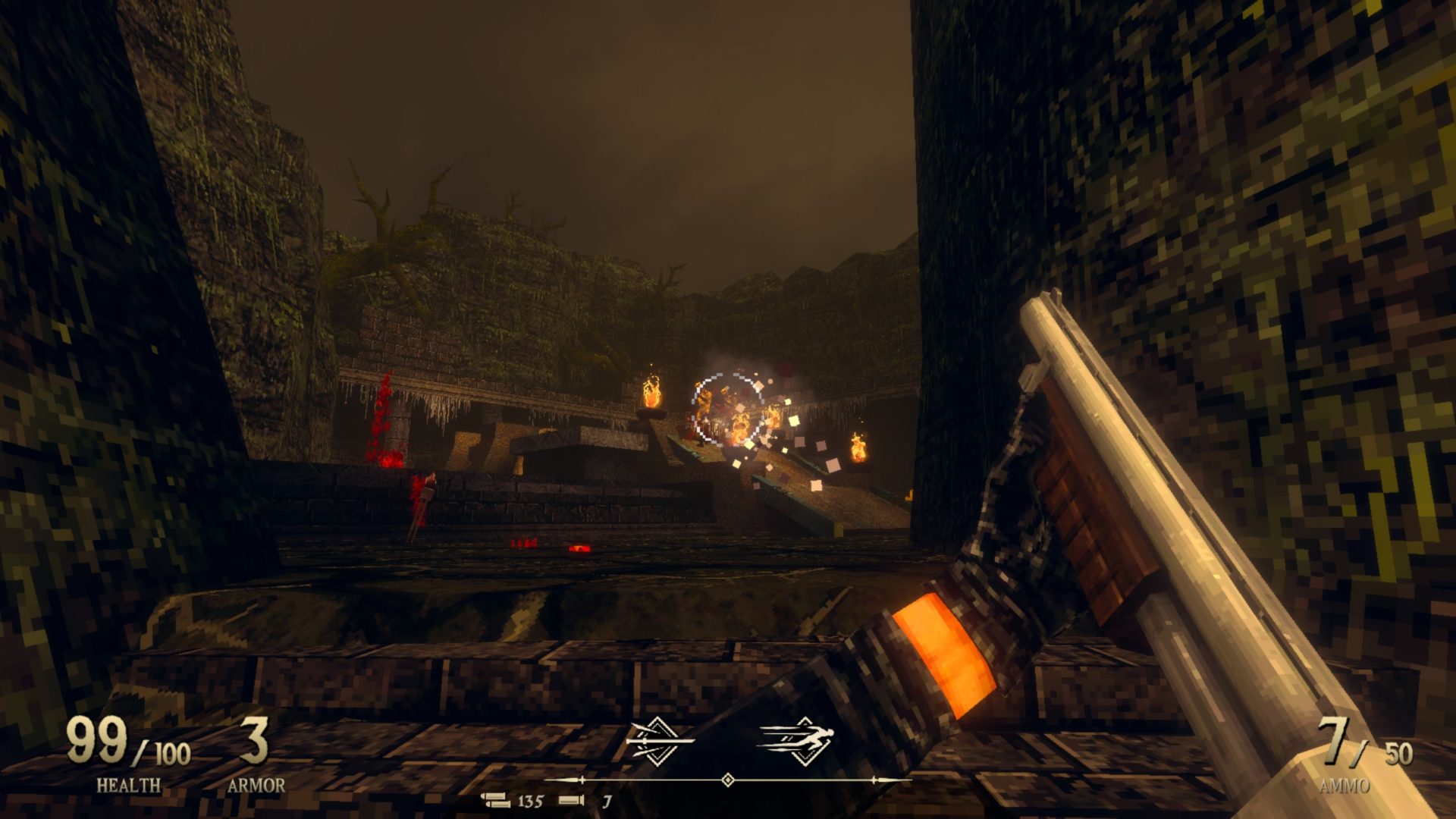This screenshot has width=1456, height=819.
Task: Select the stacked bullets ammo type icon
Action: (x=497, y=800)
